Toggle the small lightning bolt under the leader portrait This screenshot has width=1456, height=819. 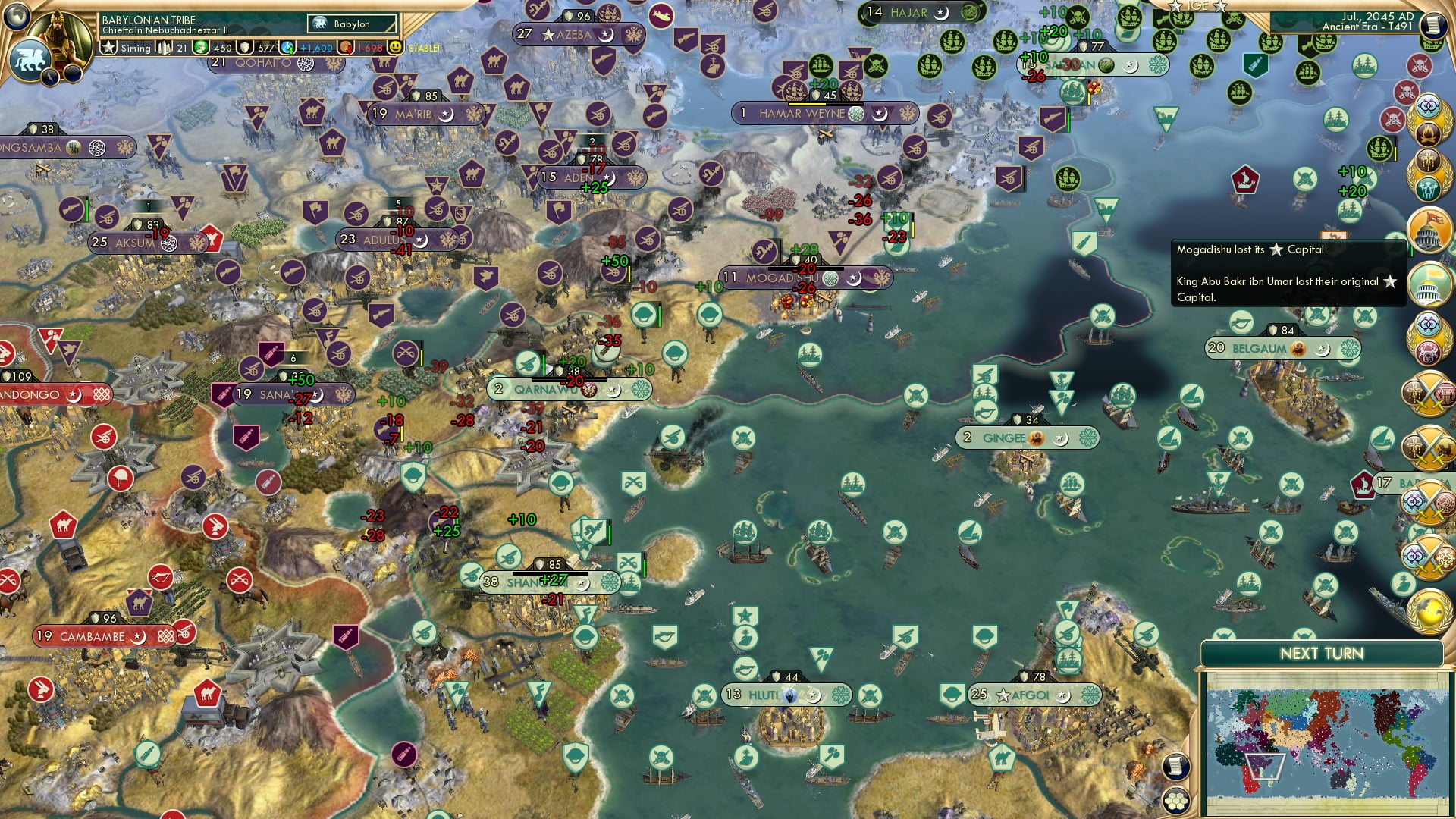pyautogui.click(x=49, y=76)
